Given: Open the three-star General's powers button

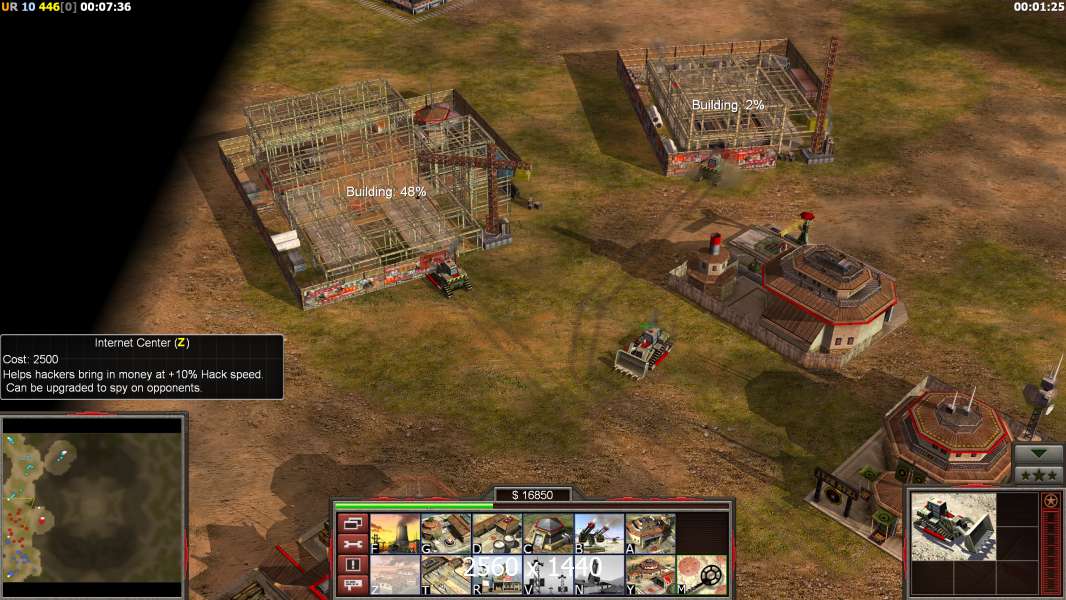Looking at the screenshot, I should click(1038, 475).
